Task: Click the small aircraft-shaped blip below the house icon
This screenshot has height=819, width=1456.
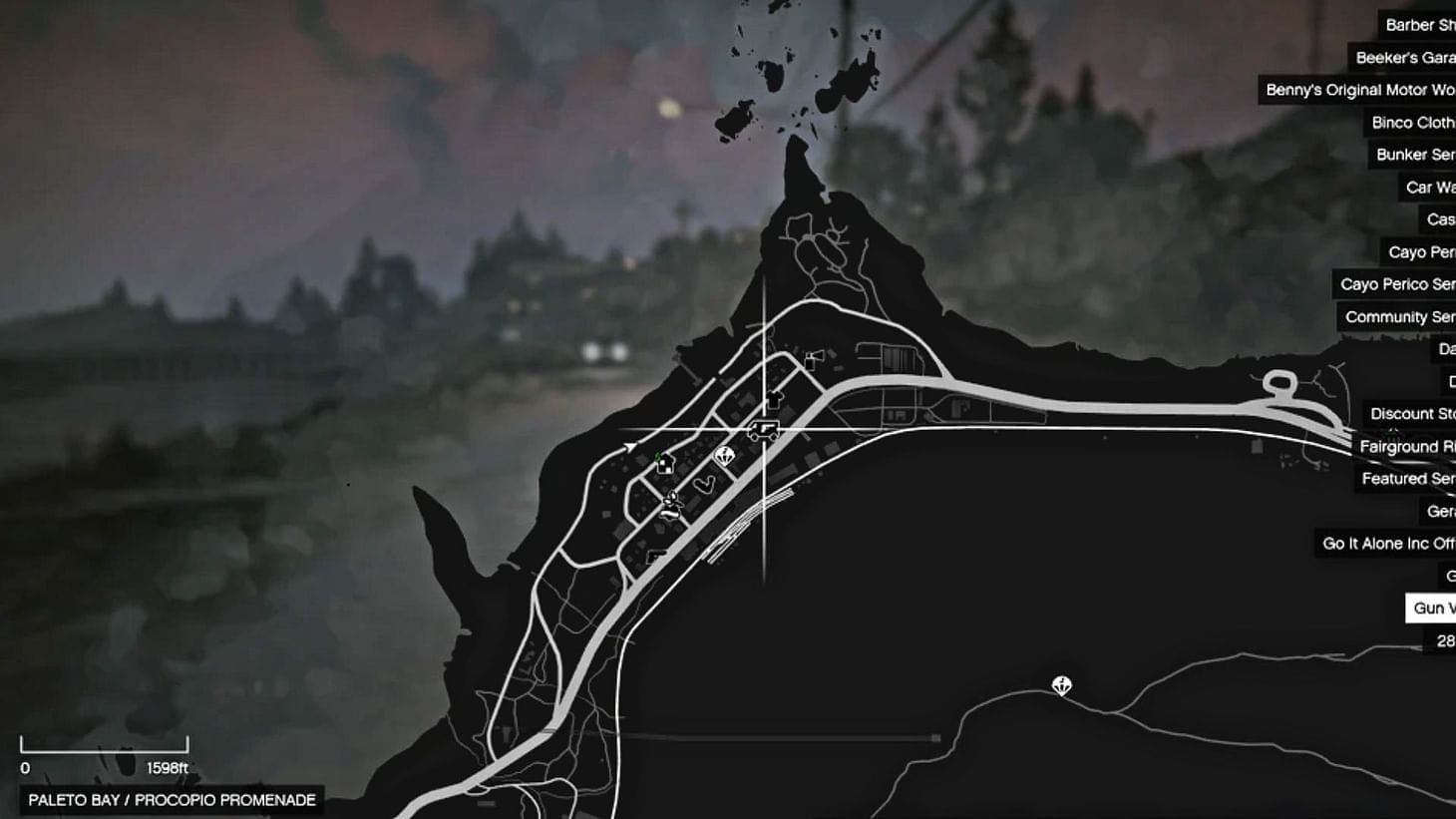Action: [672, 503]
